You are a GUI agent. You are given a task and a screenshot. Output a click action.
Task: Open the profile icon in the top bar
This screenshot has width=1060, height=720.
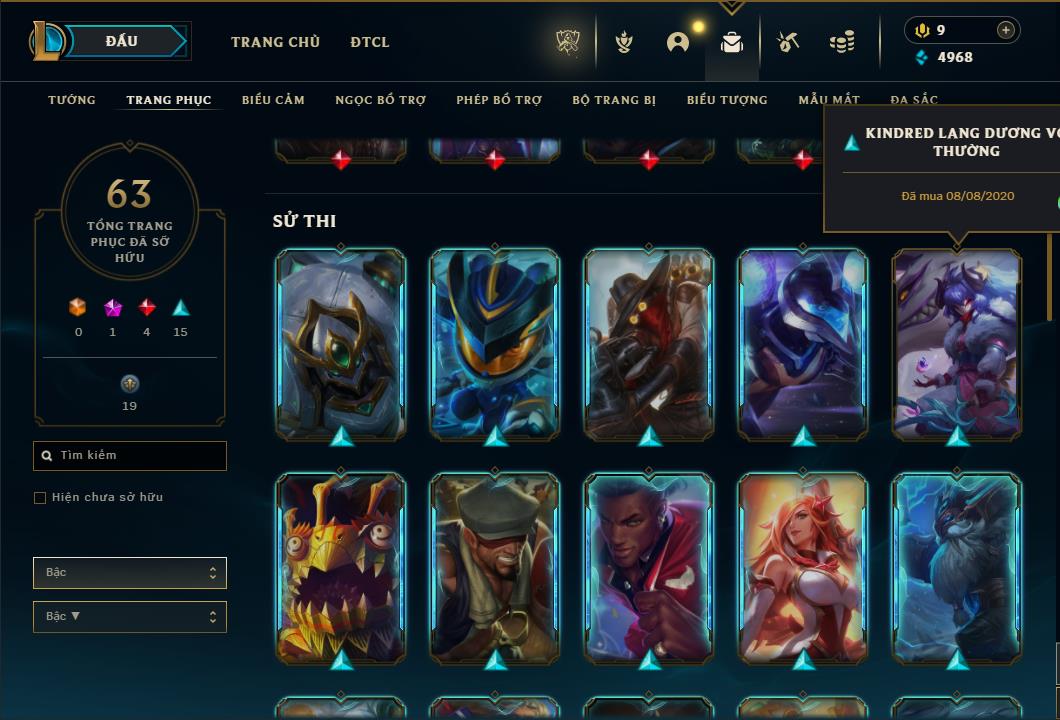[x=678, y=42]
